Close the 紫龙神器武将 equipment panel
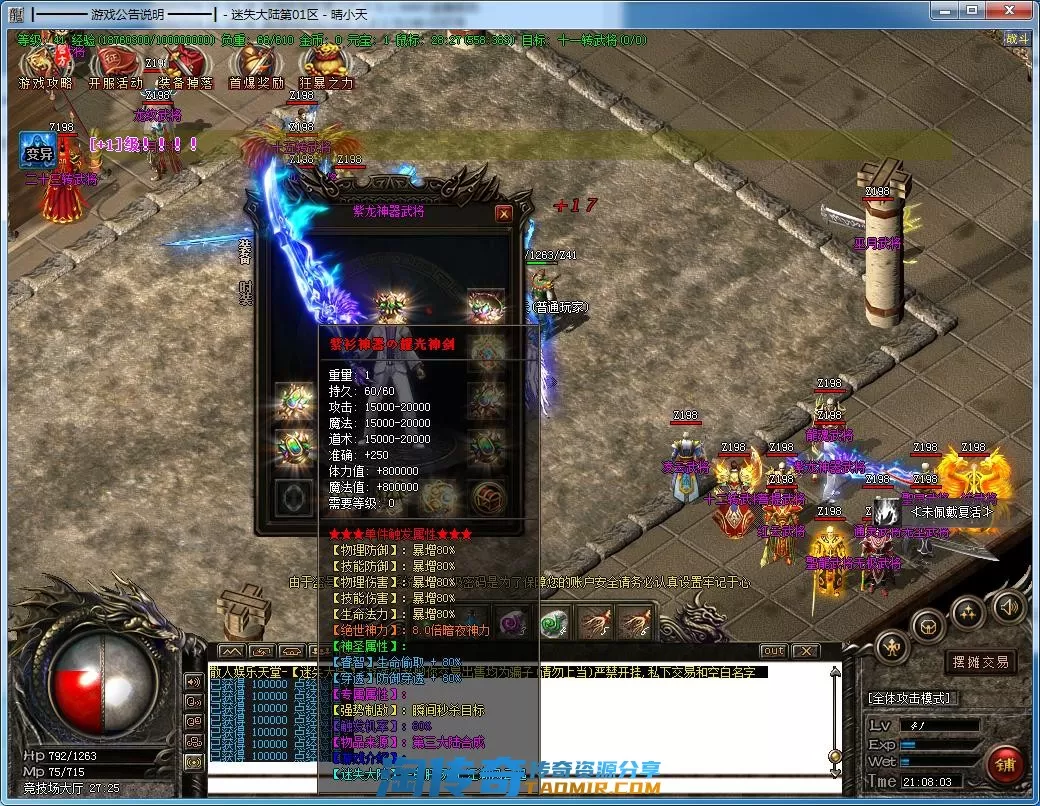This screenshot has width=1040, height=806. tap(504, 213)
